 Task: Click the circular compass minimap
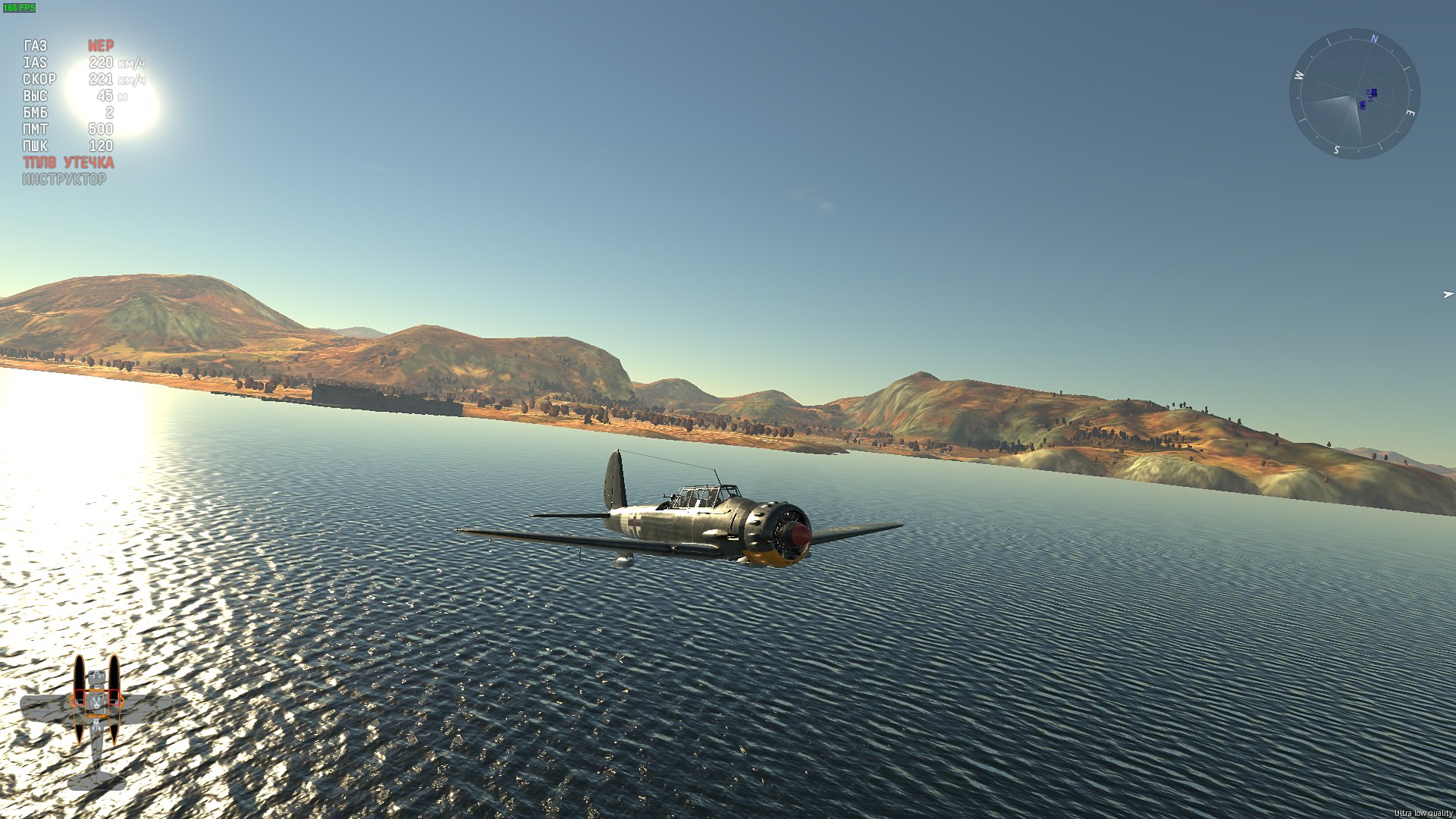(1354, 94)
